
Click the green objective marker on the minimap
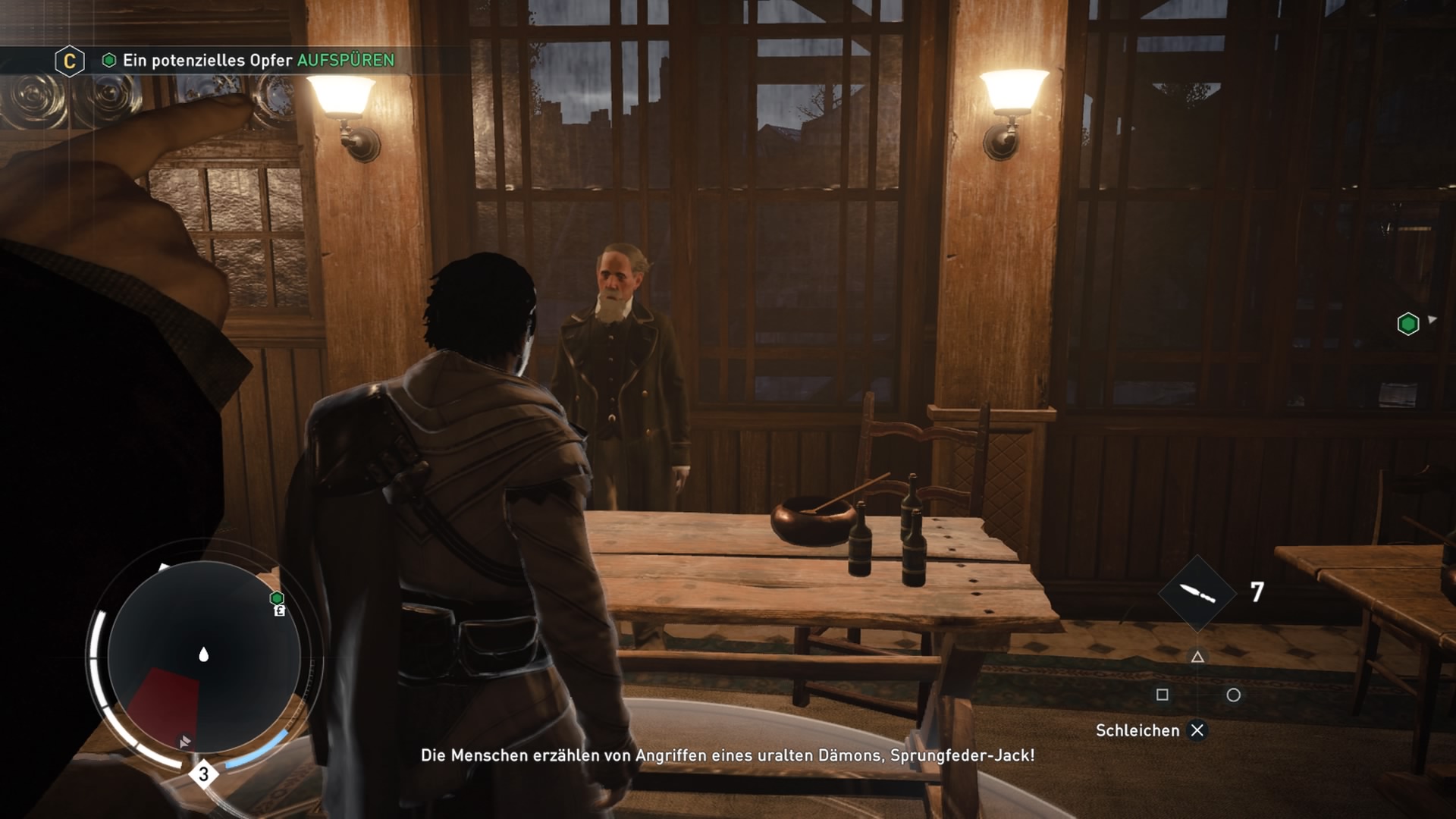tap(278, 598)
